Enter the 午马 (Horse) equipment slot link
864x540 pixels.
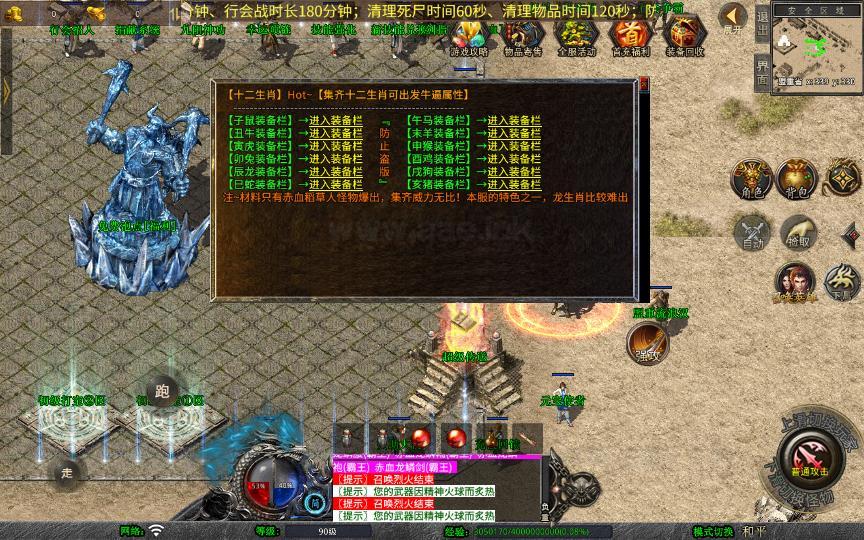[508, 120]
